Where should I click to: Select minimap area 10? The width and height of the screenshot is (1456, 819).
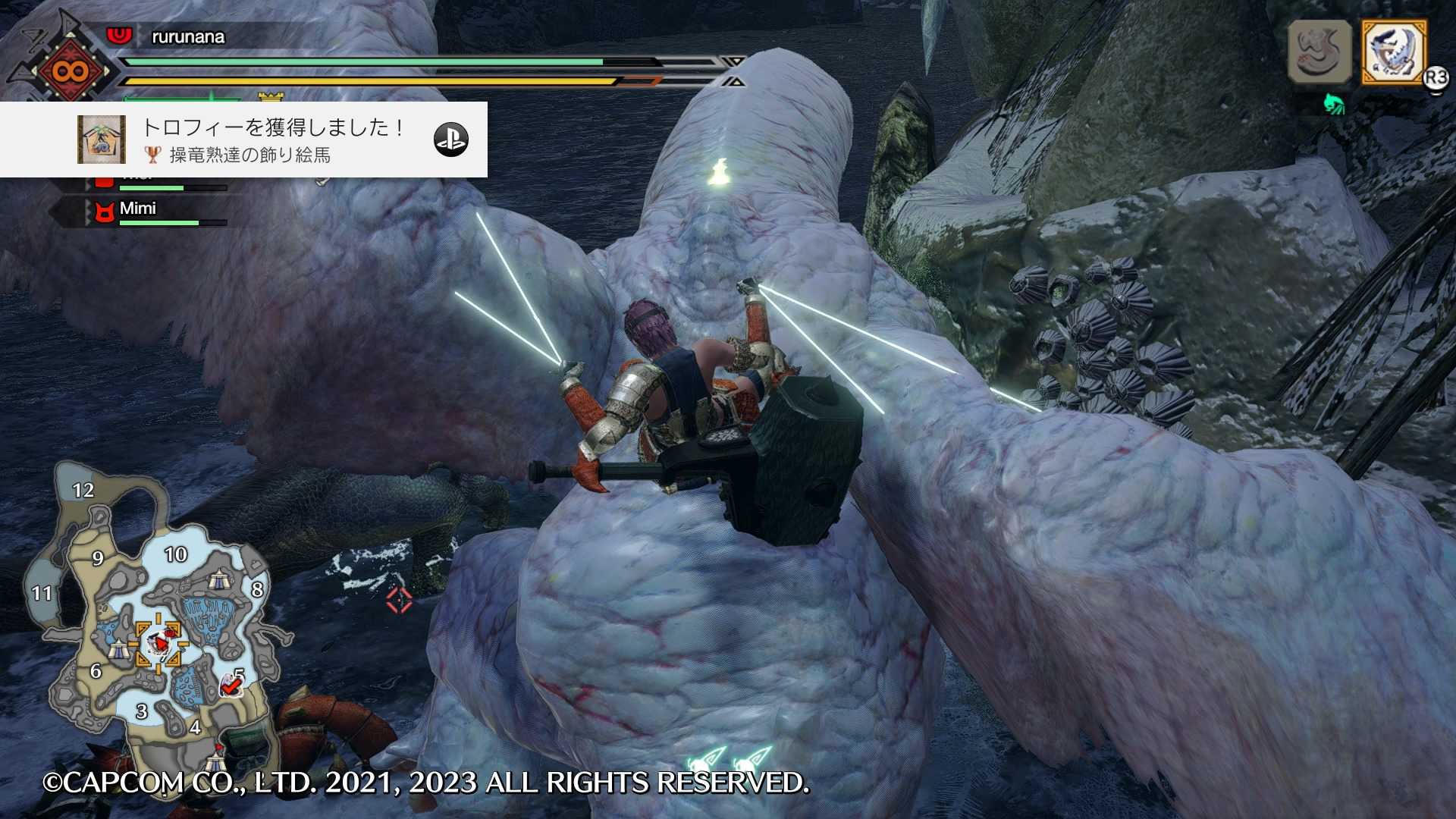pyautogui.click(x=176, y=555)
